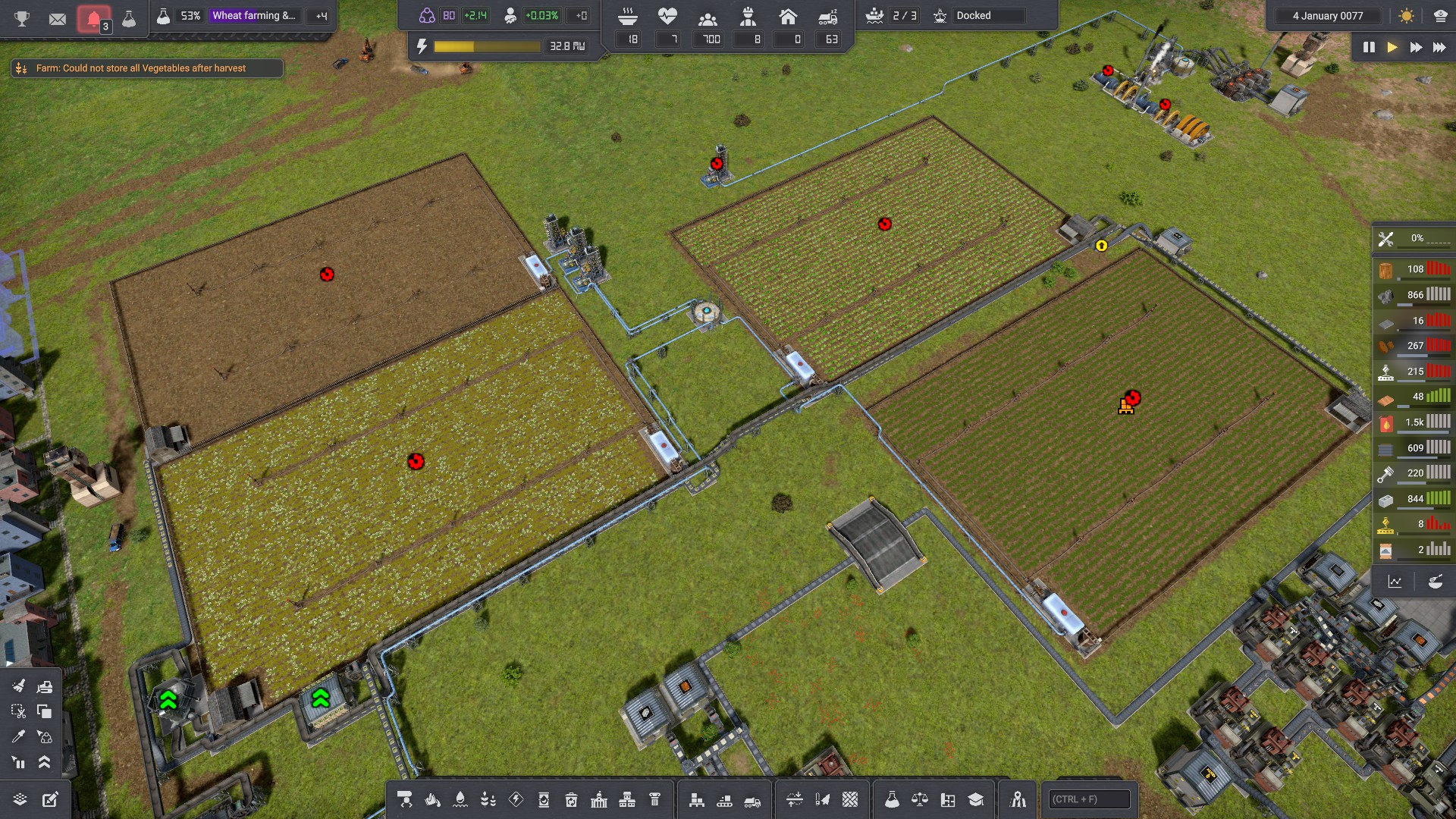The width and height of the screenshot is (1456, 819).
Task: Open the food and farming build category
Action: pyautogui.click(x=488, y=799)
